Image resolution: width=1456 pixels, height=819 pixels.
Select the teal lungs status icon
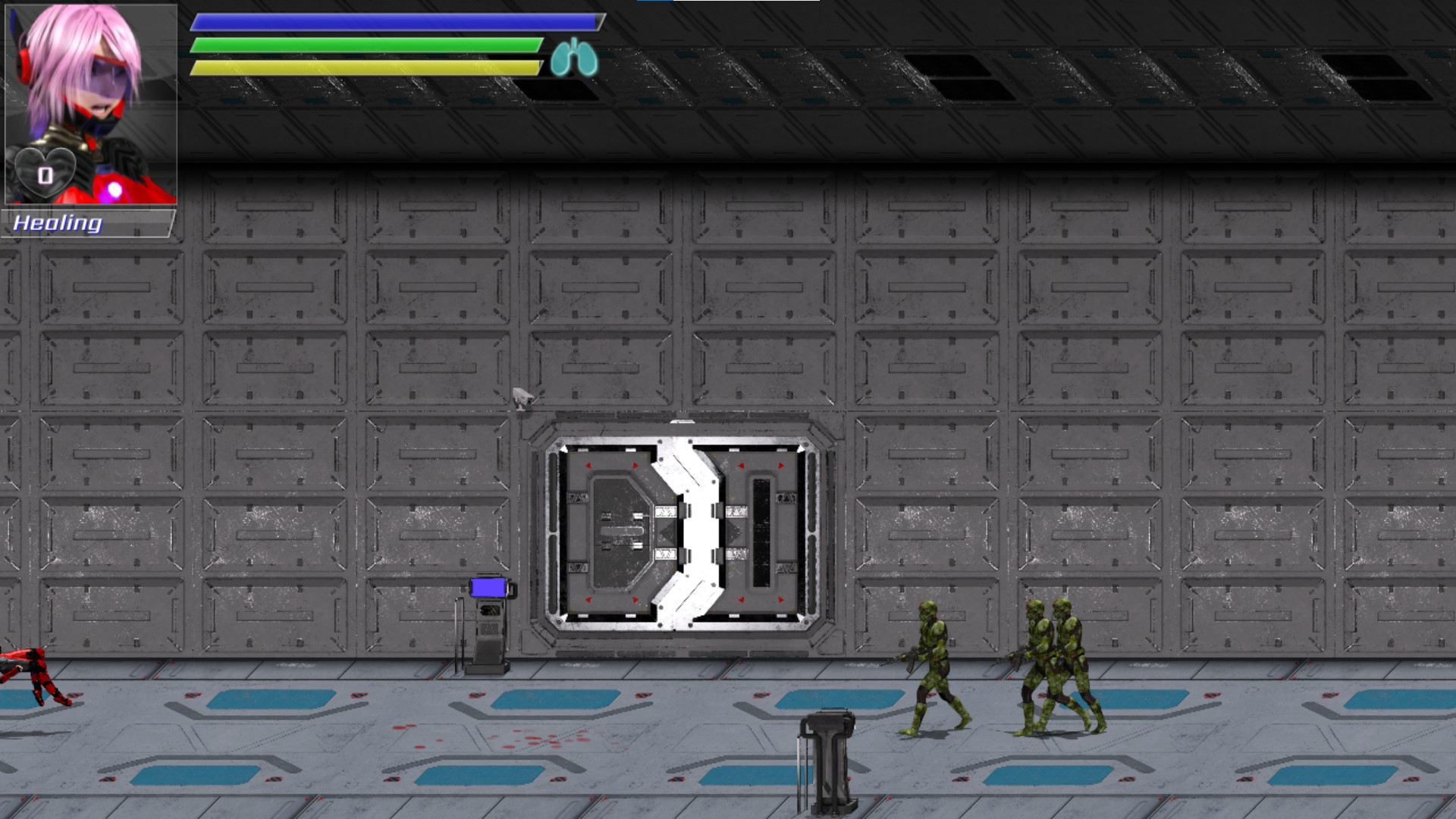tap(574, 58)
